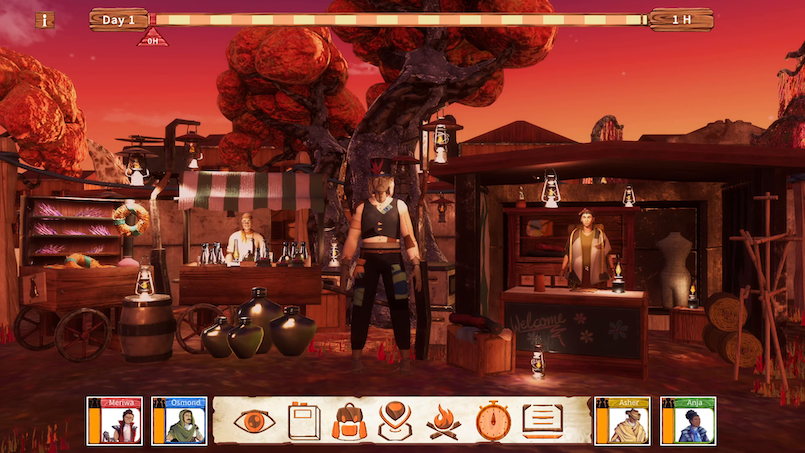Click the map location marker icon
805x453 pixels.
[x=397, y=421]
